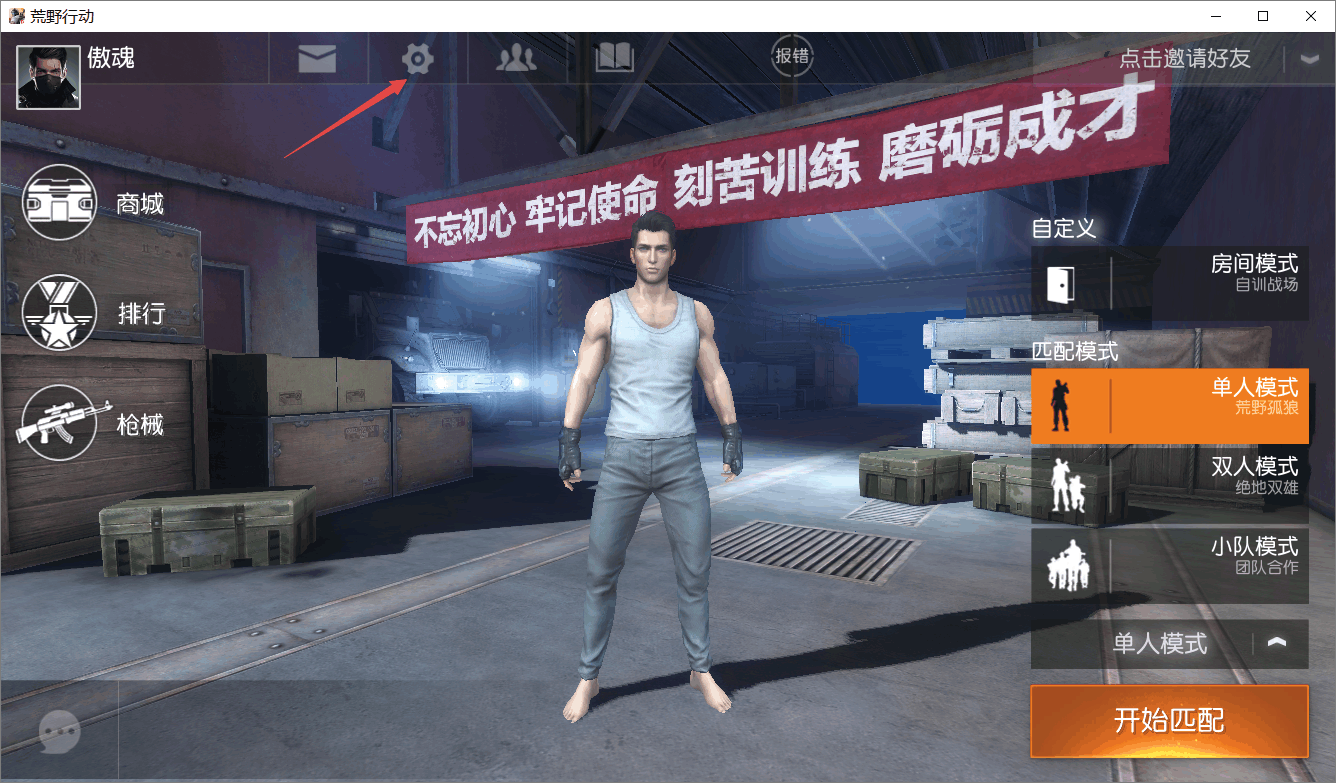
Task: Open the chat bubble in the bottom-left corner
Action: tap(58, 733)
